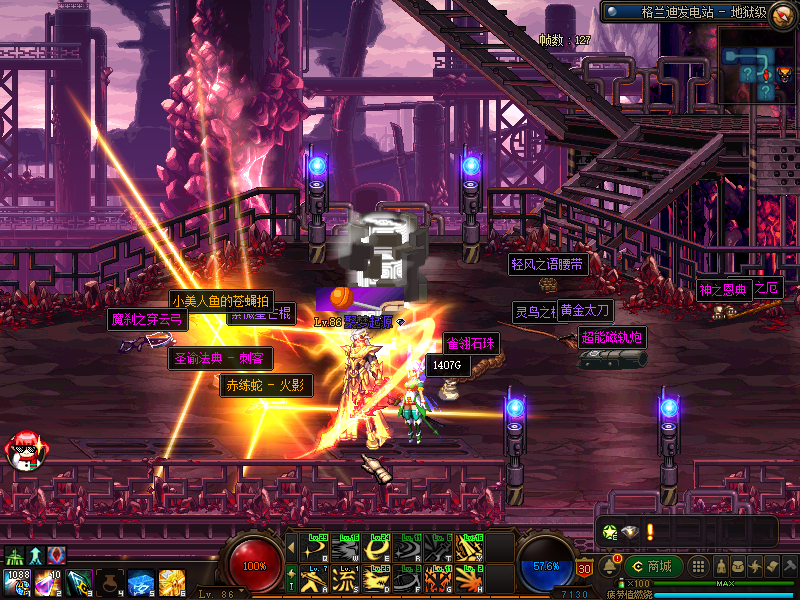The image size is (800, 600).
Task: Use the consumable with 1088 count
Action: pos(16,582)
